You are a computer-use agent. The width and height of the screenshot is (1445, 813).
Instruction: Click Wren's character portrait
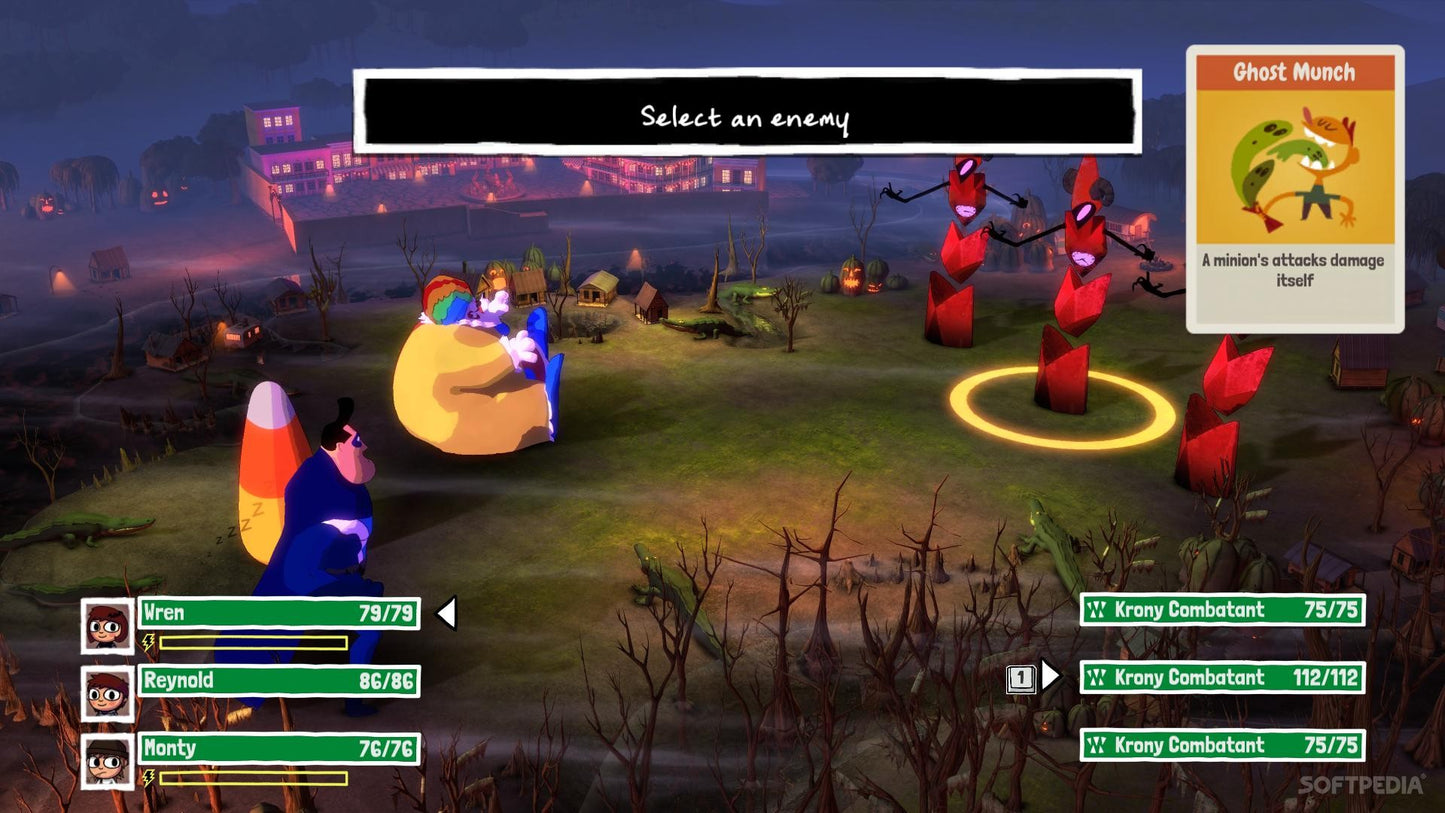pyautogui.click(x=107, y=625)
